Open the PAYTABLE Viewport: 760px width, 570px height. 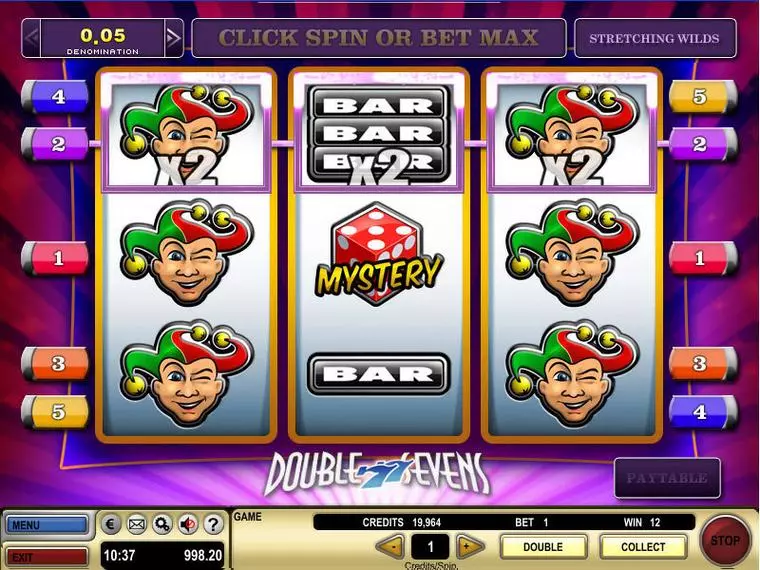pos(667,478)
